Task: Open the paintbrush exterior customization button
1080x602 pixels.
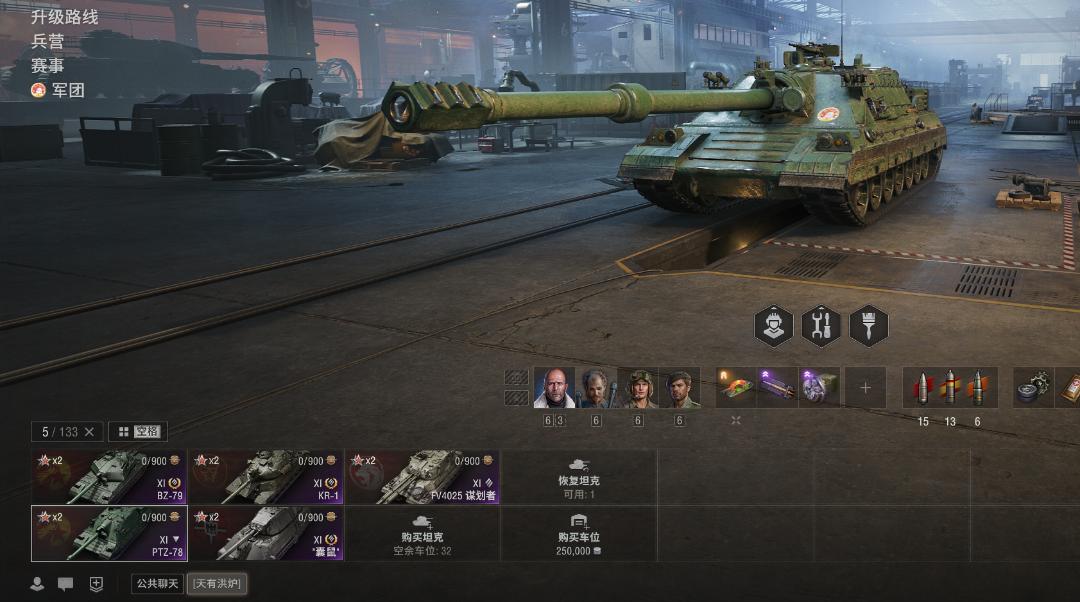Action: [868, 326]
